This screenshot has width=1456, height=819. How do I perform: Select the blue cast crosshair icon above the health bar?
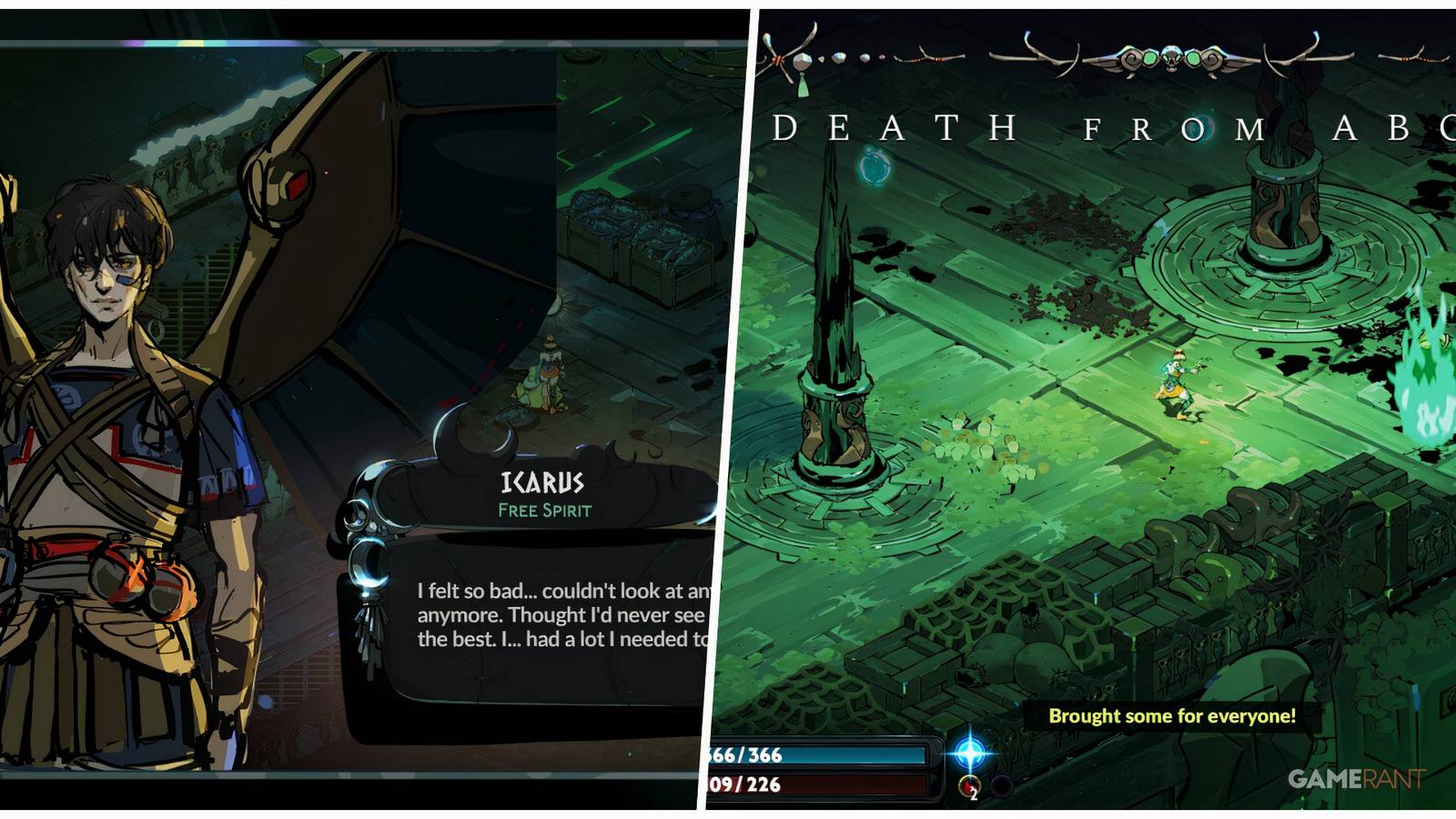point(969,753)
